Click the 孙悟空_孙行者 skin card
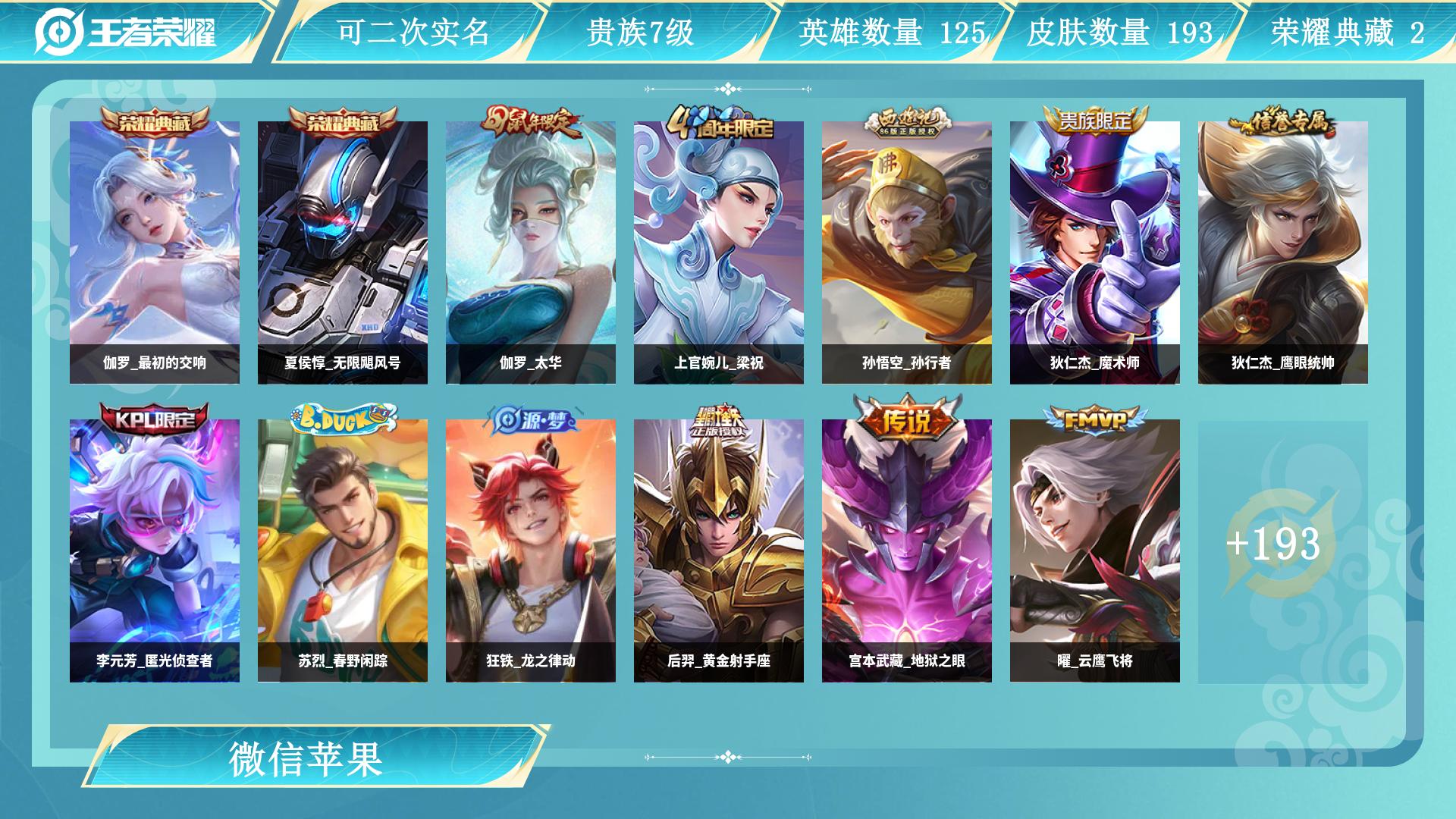 (x=907, y=252)
